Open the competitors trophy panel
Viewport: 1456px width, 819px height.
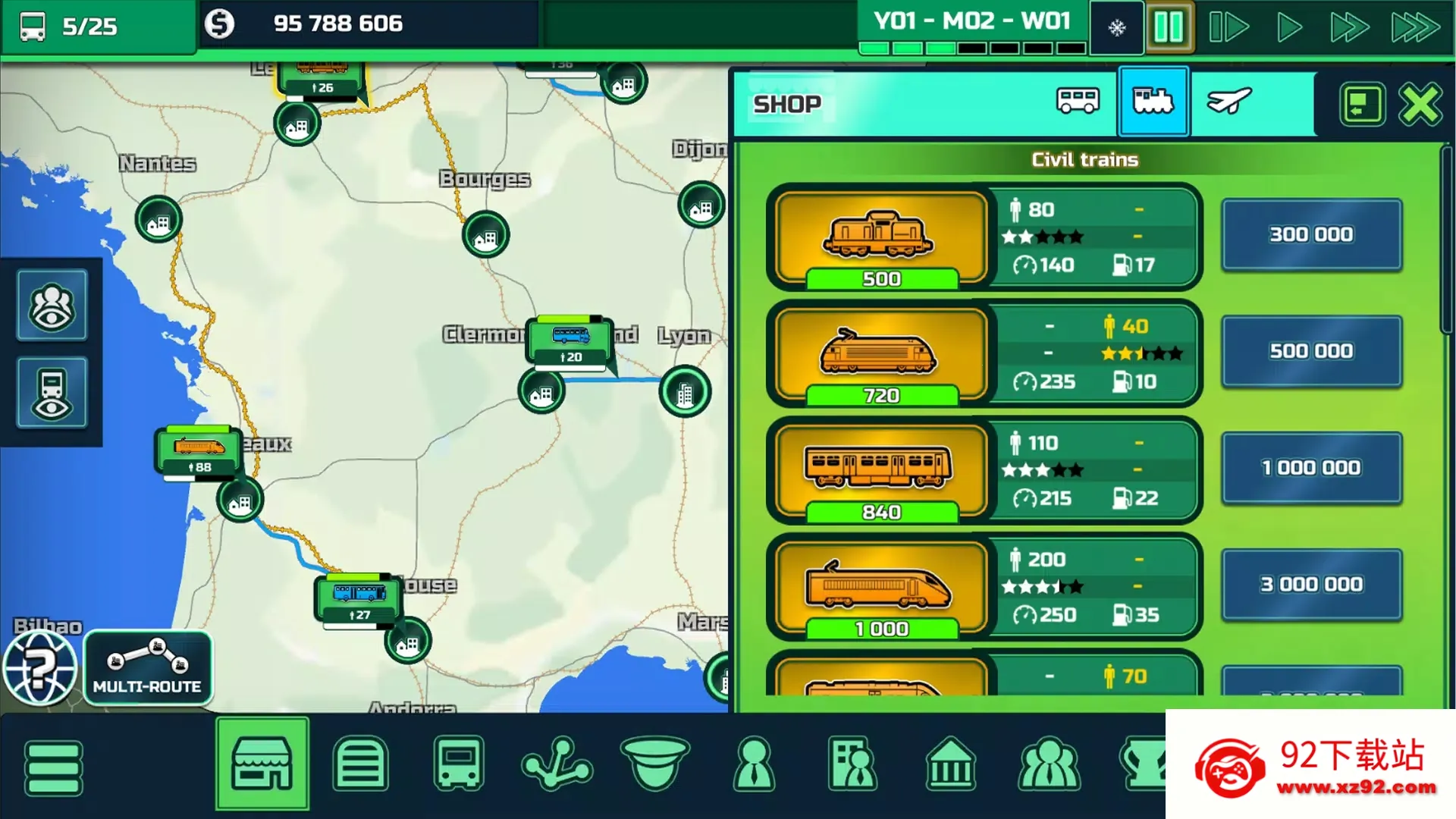click(x=1148, y=764)
